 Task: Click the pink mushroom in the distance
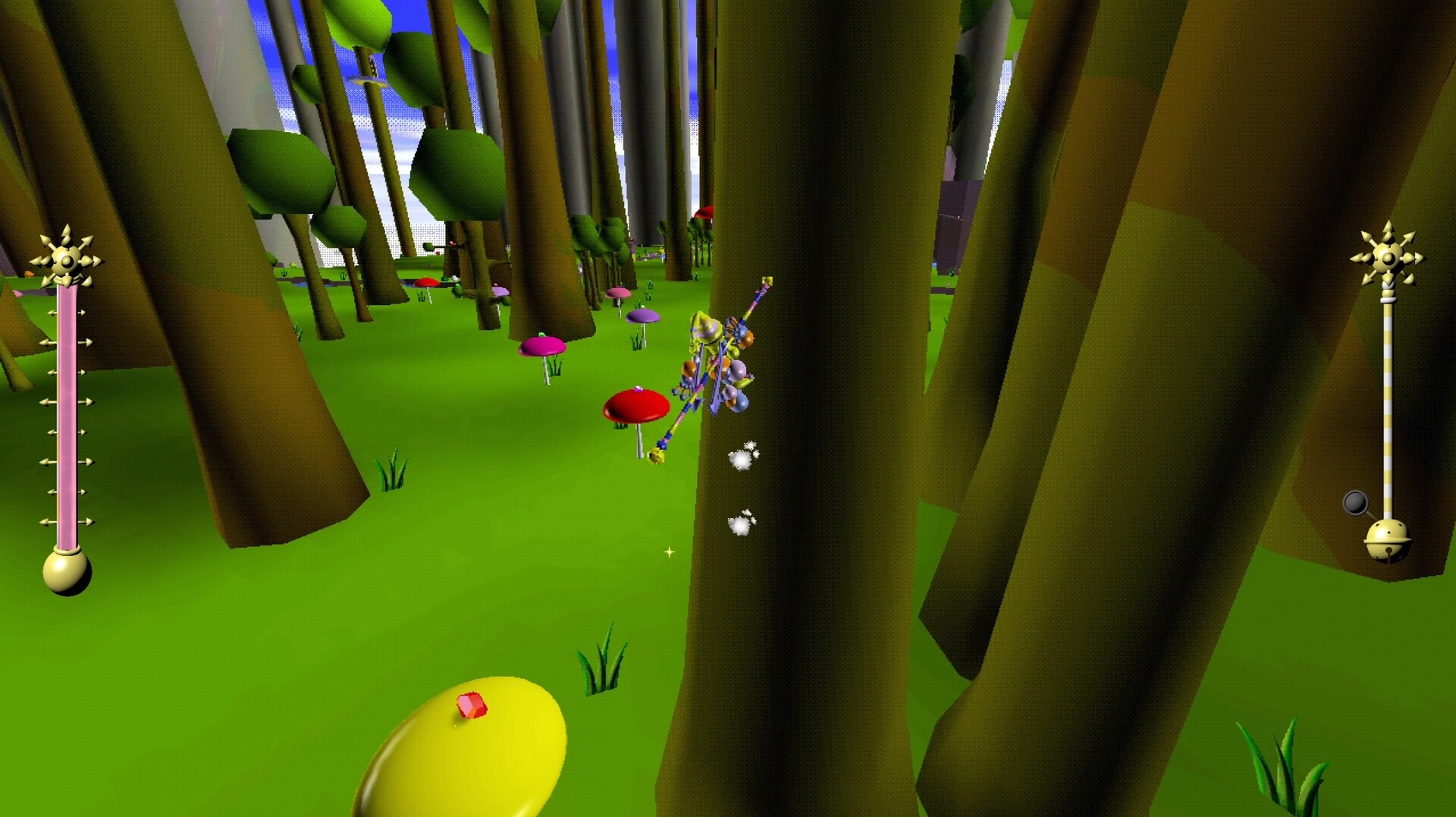point(620,294)
